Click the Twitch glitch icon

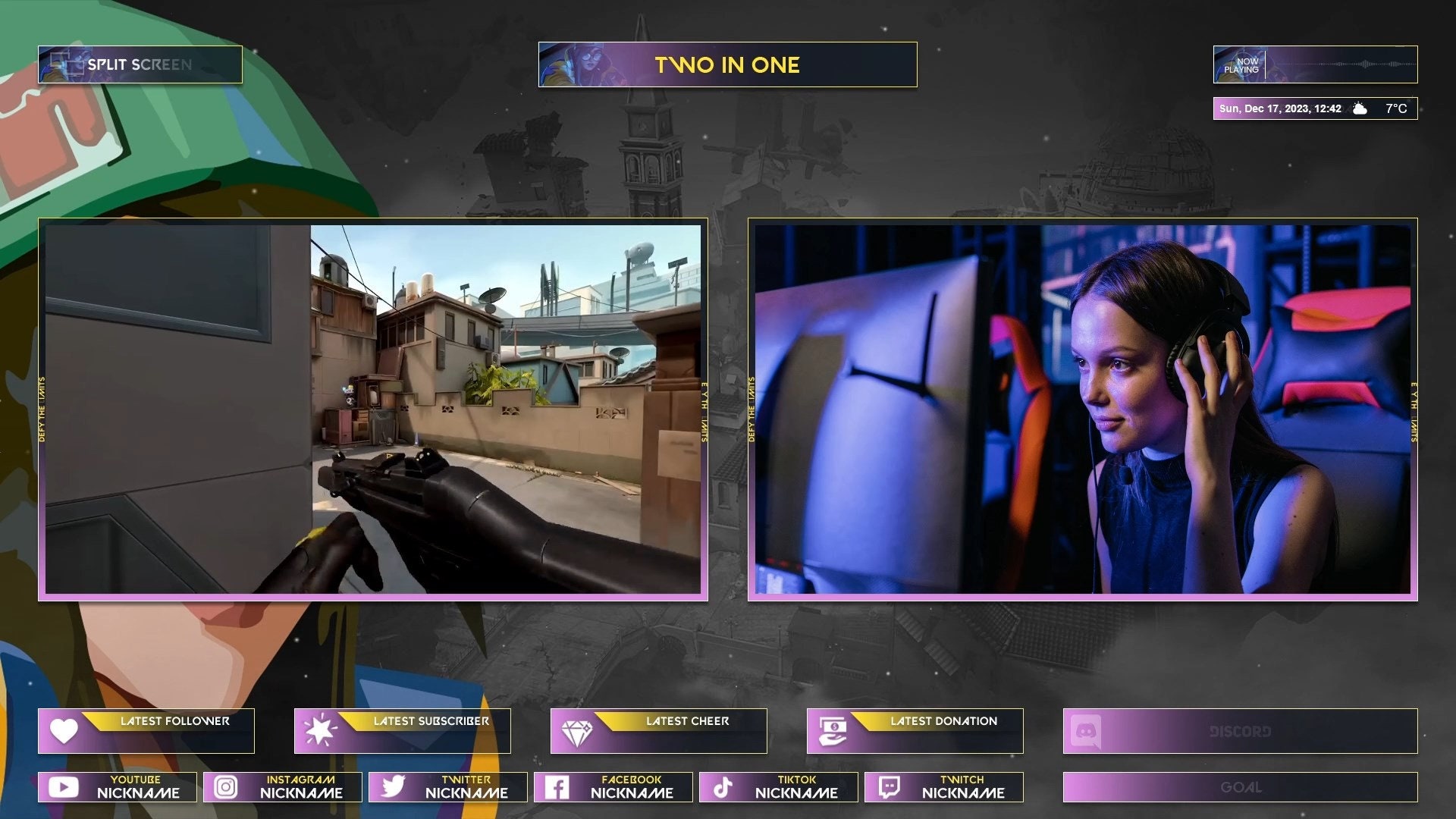tap(890, 786)
